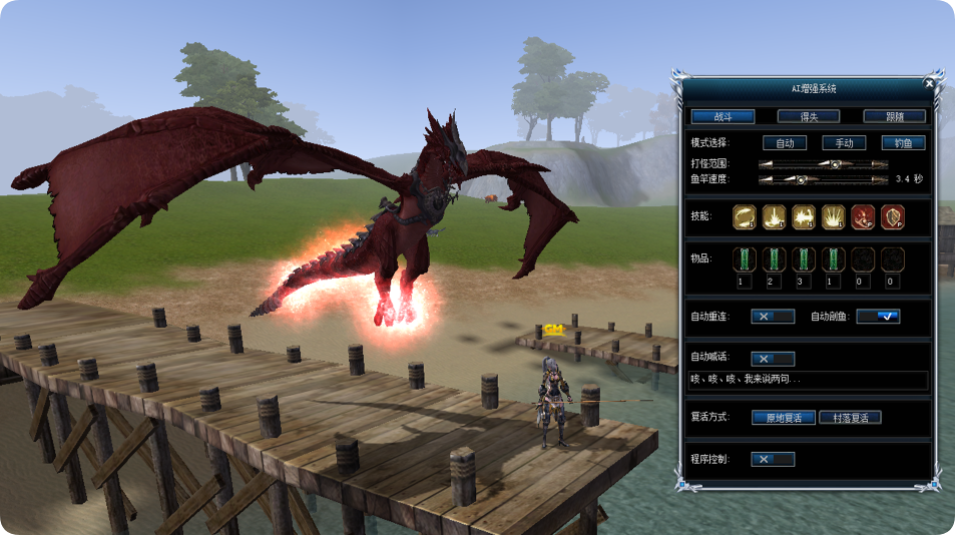Image resolution: width=955 pixels, height=535 pixels.
Task: Click the auto-shout message text field
Action: click(808, 380)
